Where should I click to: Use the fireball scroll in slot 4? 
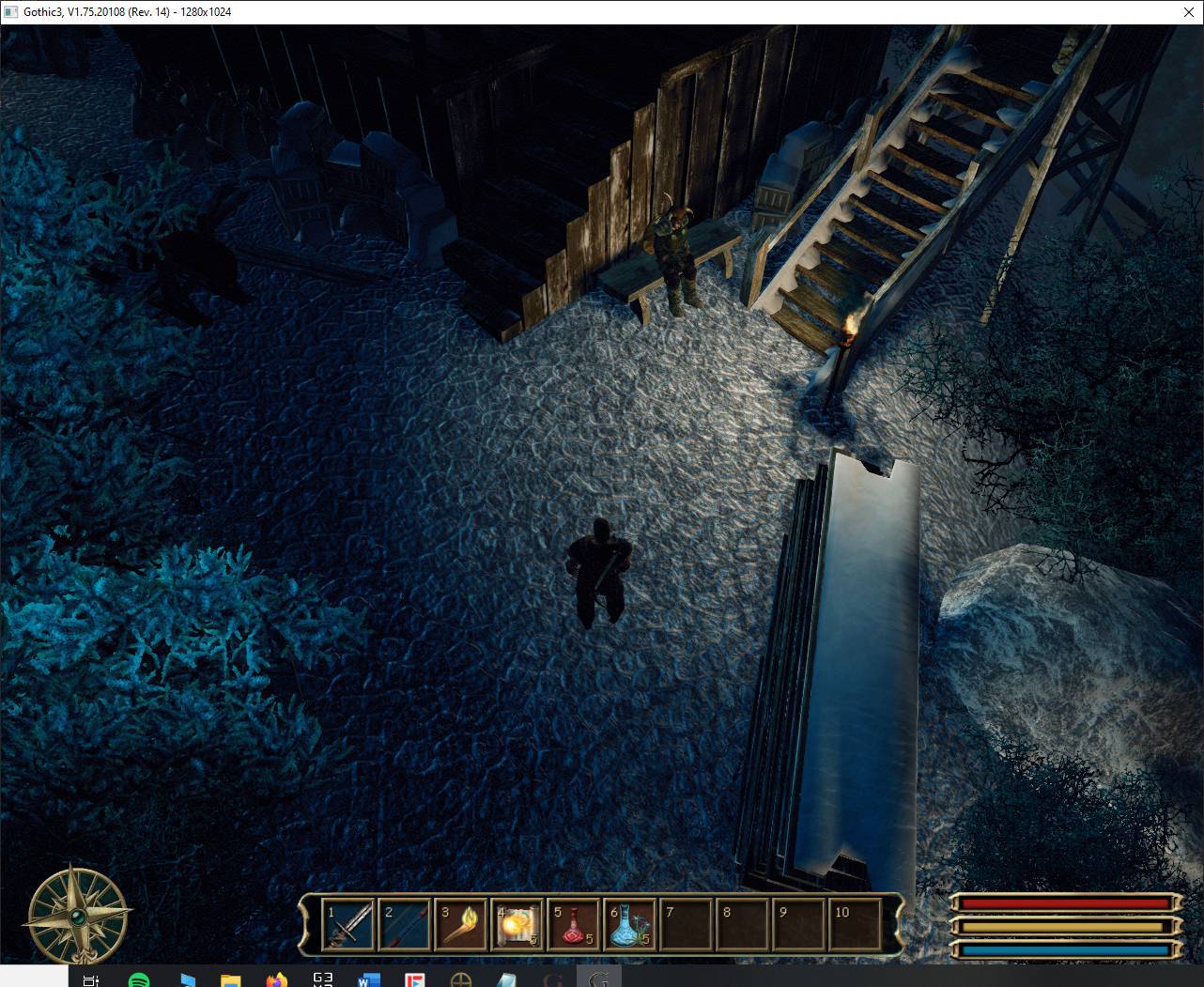pyautogui.click(x=517, y=924)
